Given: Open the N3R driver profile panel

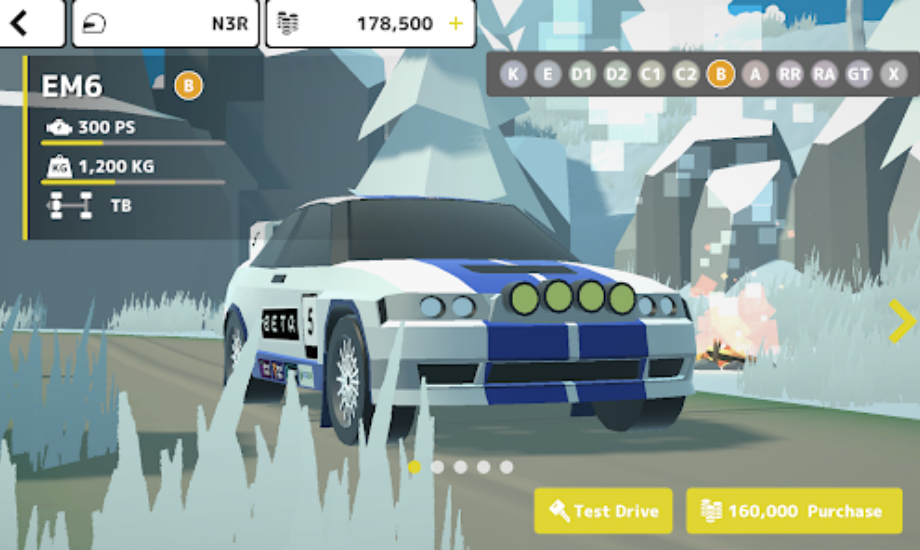Looking at the screenshot, I should click(x=165, y=23).
